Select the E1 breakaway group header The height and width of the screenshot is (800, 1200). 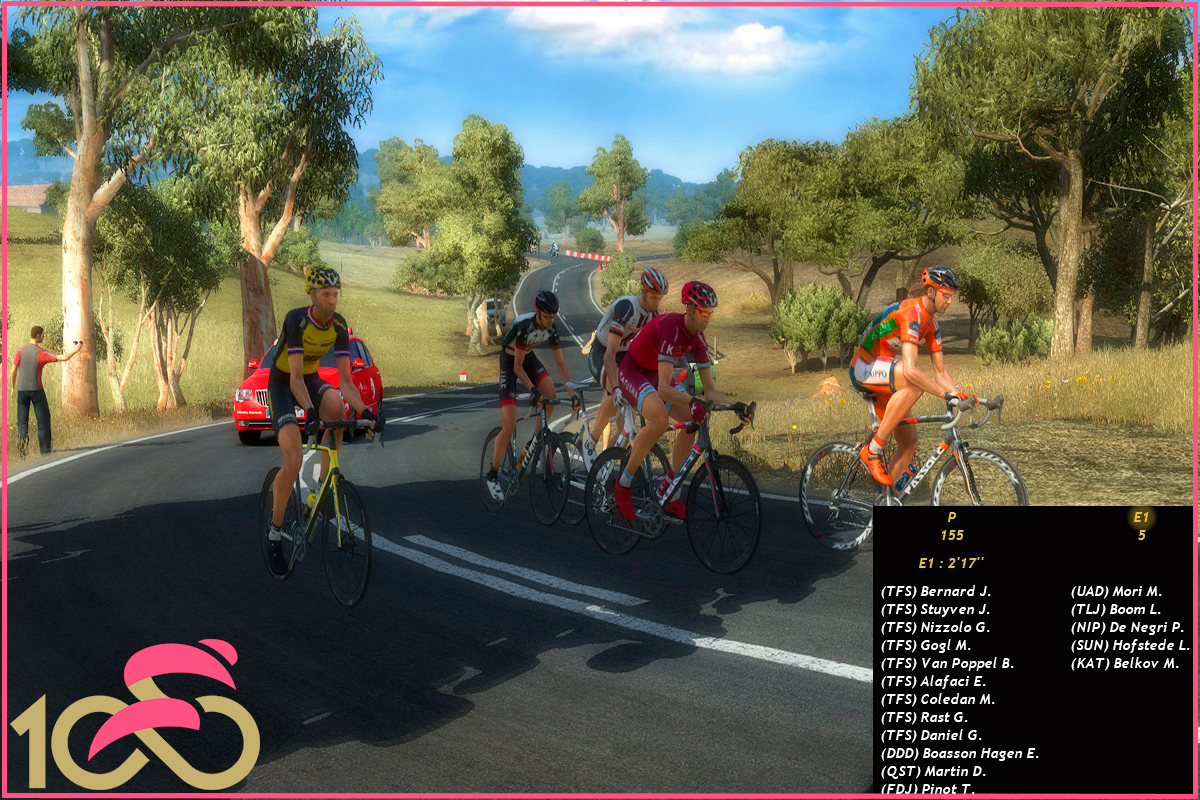tap(1141, 518)
